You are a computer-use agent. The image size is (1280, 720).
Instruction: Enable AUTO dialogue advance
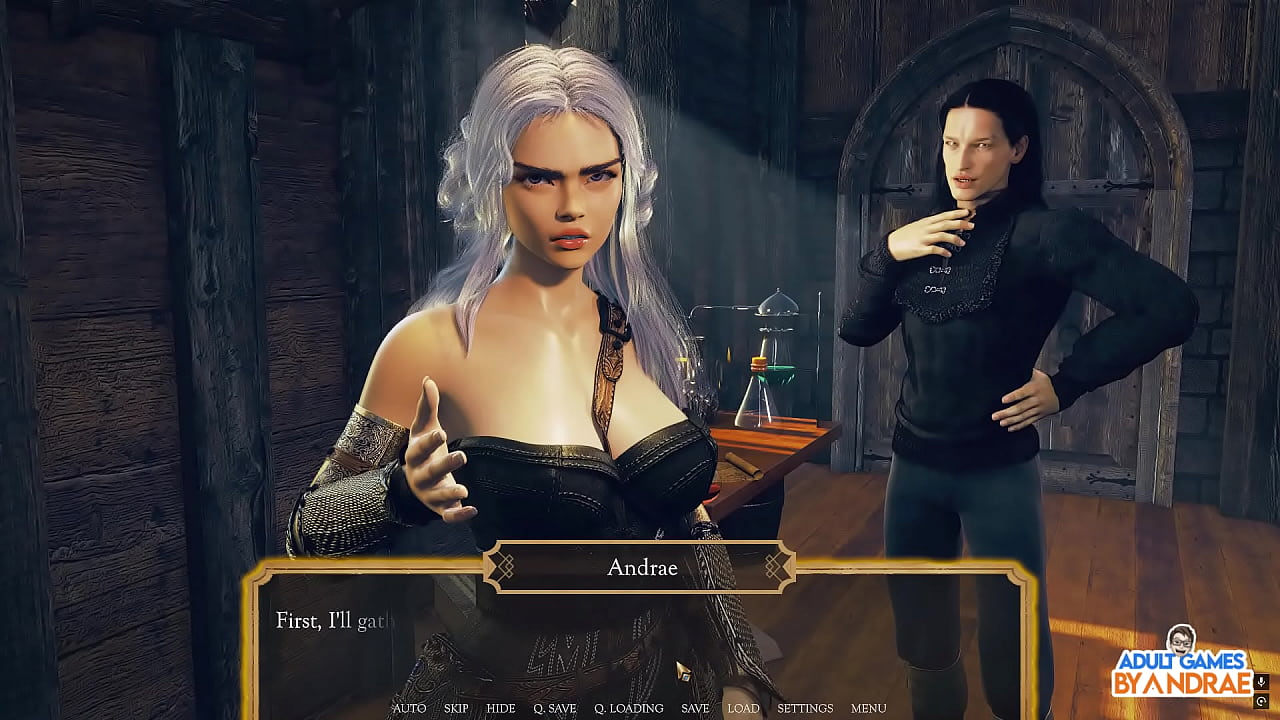(x=409, y=708)
